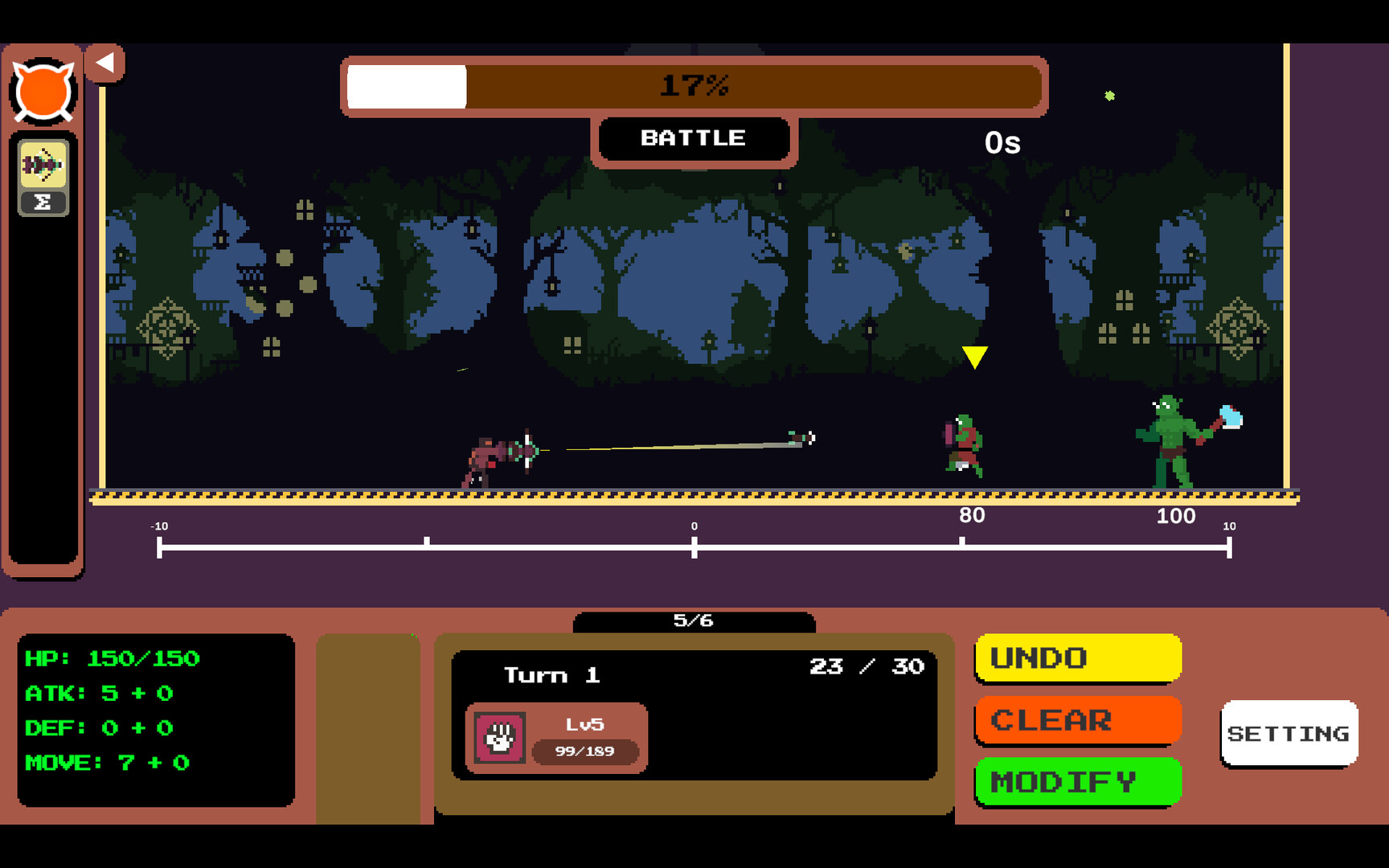Viewport: 1389px width, 868px height.
Task: Click the 5/6 label above the turn panel
Action: pyautogui.click(x=694, y=620)
